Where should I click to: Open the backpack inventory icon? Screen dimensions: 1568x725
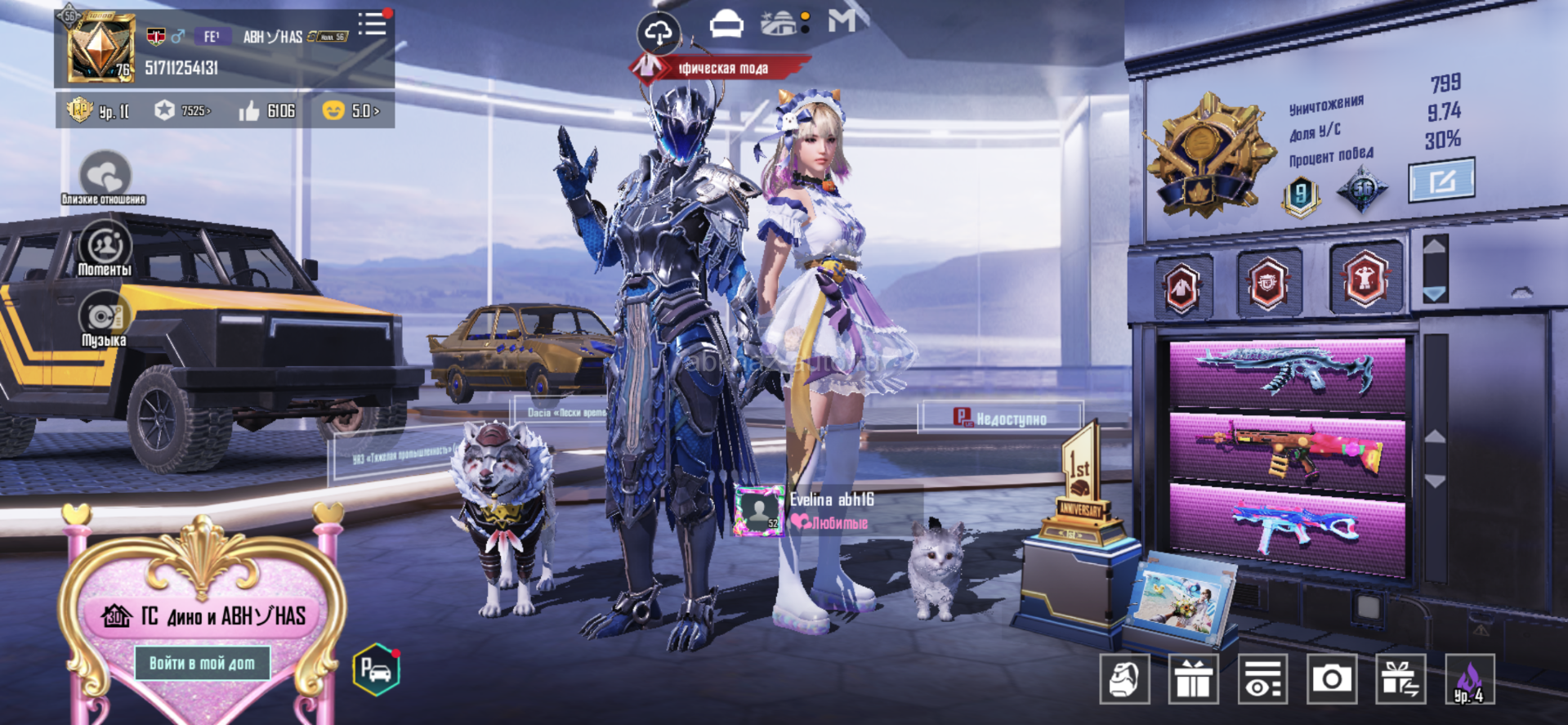click(1124, 679)
